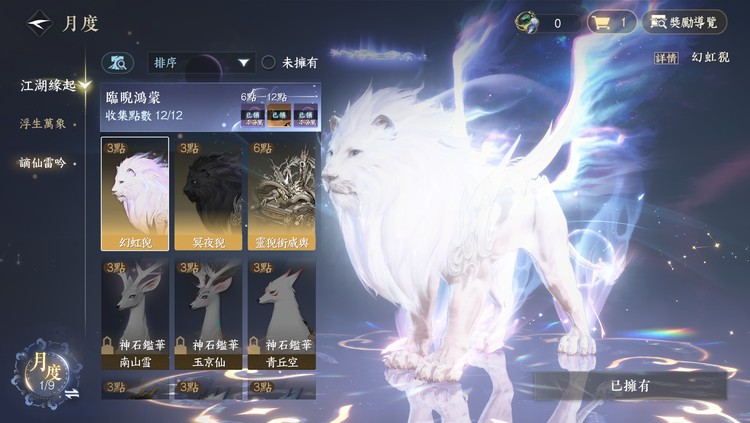The width and height of the screenshot is (750, 423).
Task: Switch to the 江湖緣起 category
Action: (x=48, y=86)
